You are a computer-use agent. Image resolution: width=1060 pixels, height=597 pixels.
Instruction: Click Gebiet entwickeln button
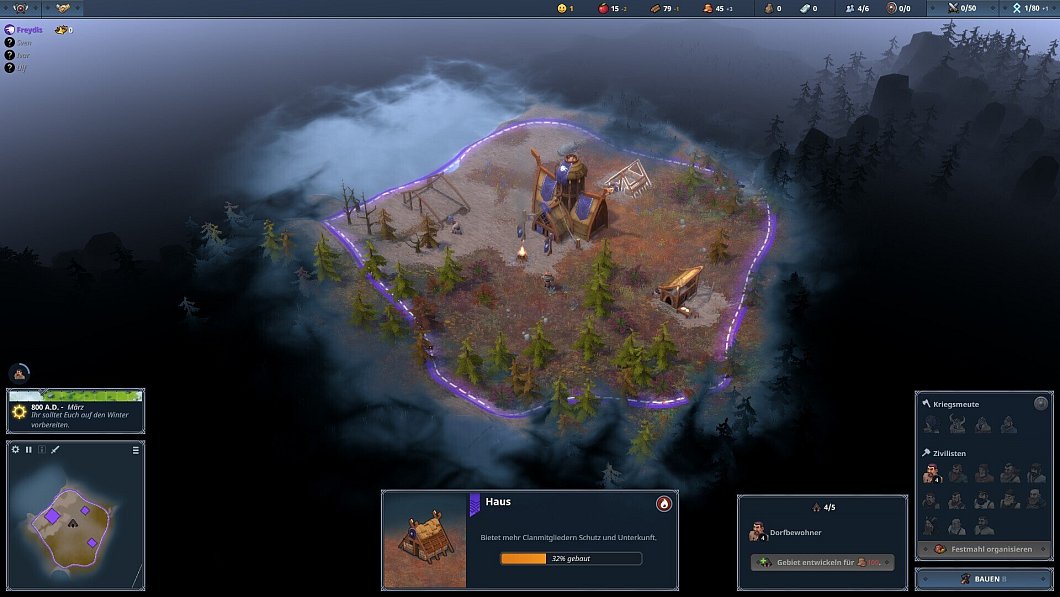click(x=822, y=562)
